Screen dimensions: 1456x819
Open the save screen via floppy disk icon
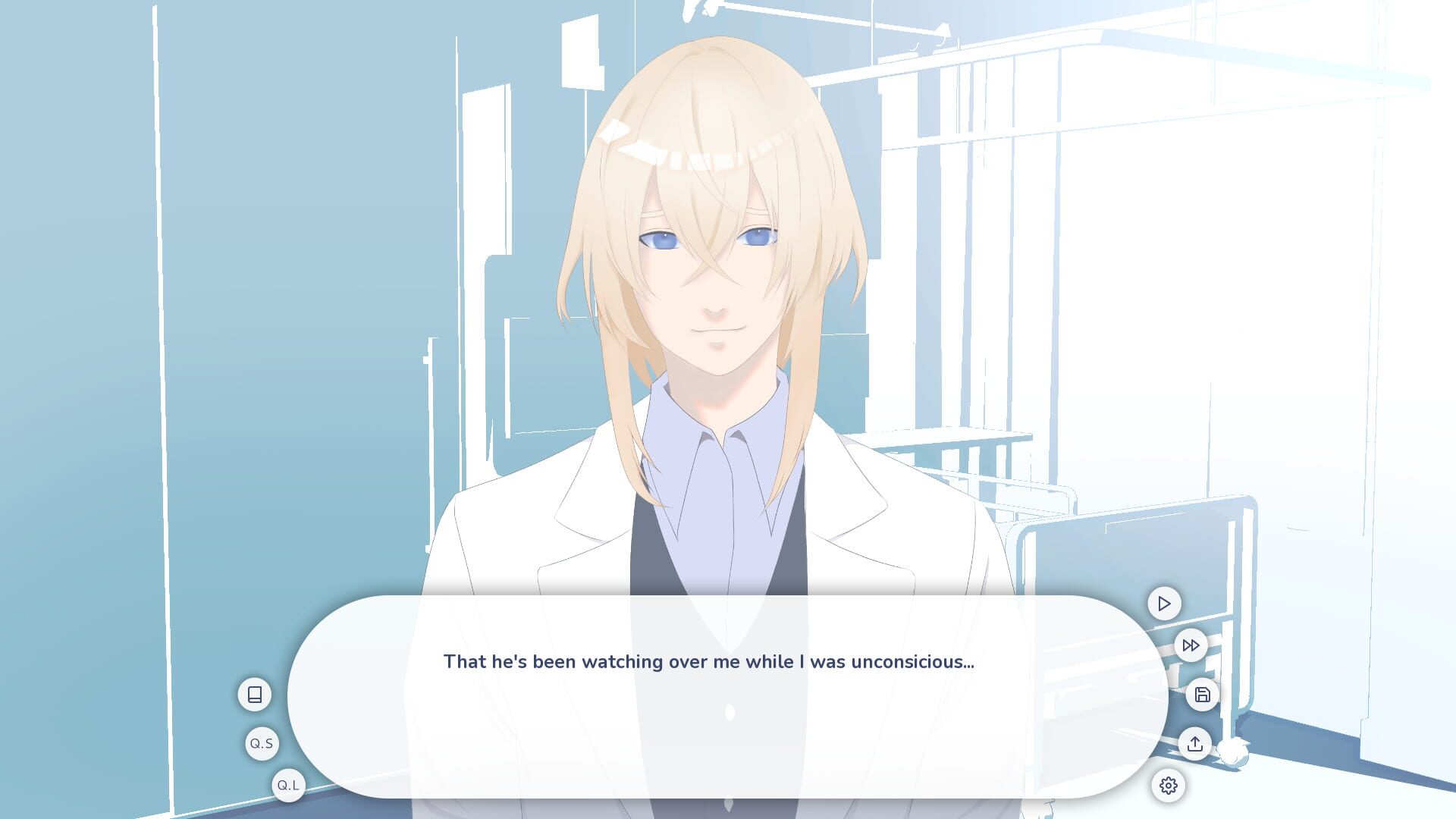(x=1203, y=695)
